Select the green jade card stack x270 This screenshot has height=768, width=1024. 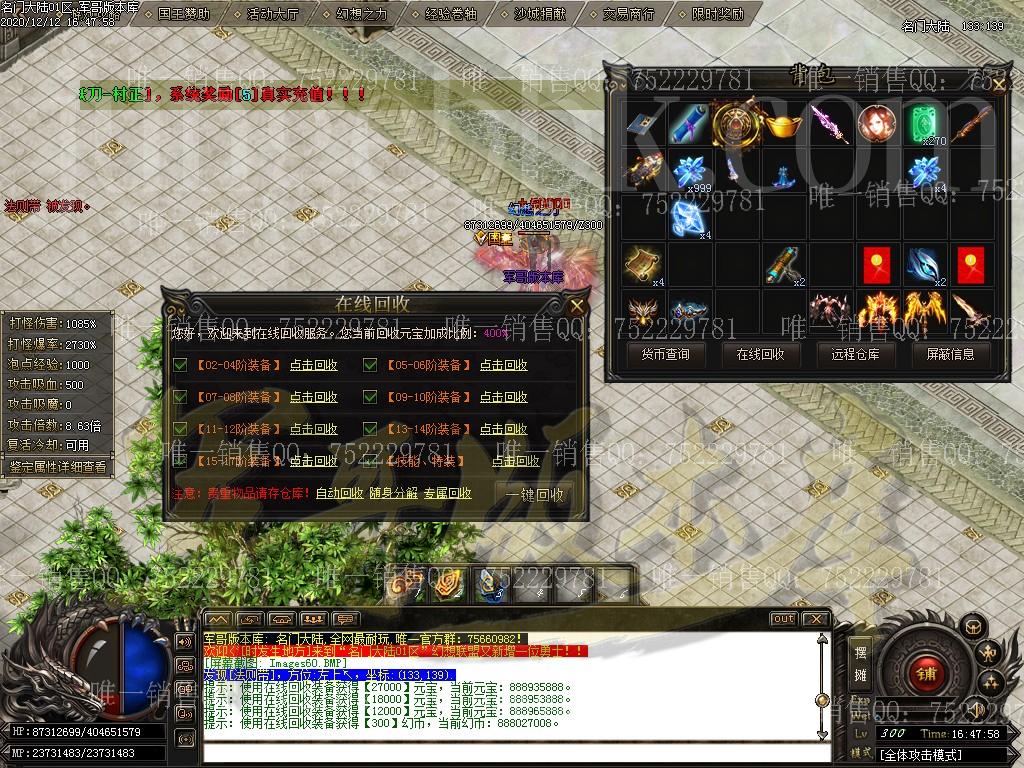[x=925, y=125]
